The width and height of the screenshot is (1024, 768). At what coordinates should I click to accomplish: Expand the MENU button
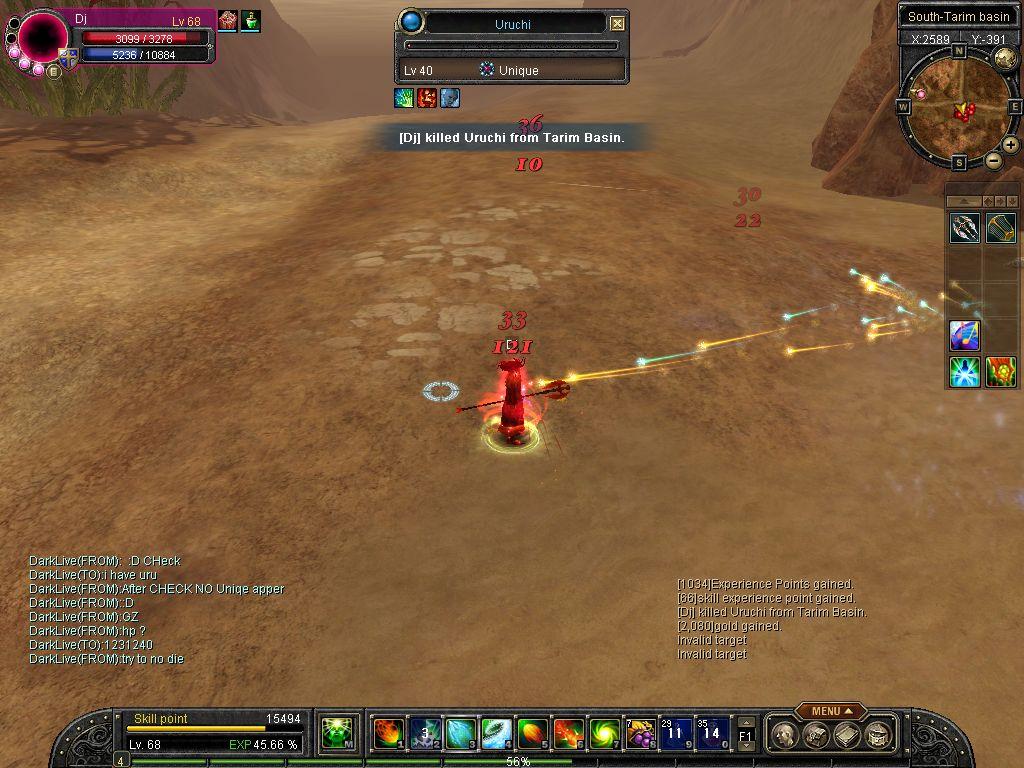830,711
